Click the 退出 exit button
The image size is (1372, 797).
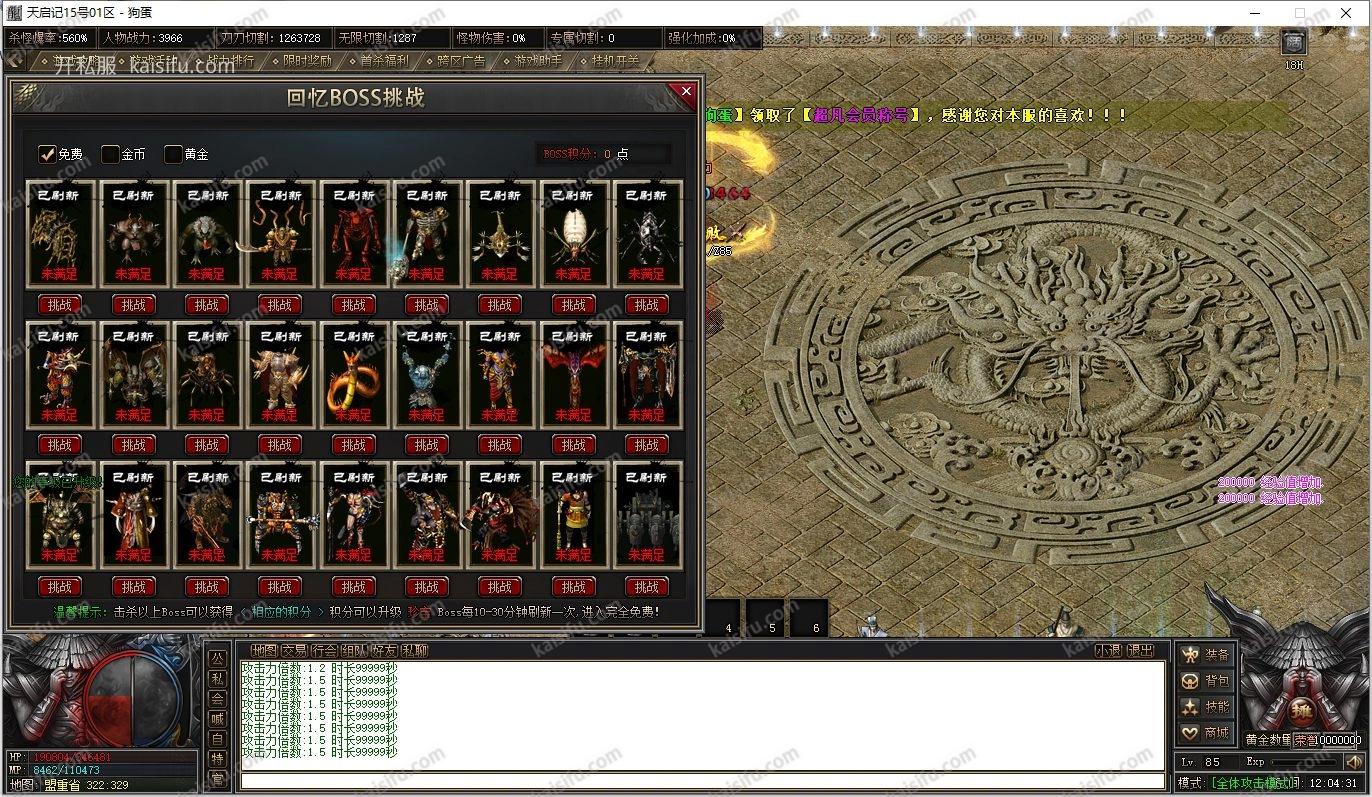(1140, 650)
